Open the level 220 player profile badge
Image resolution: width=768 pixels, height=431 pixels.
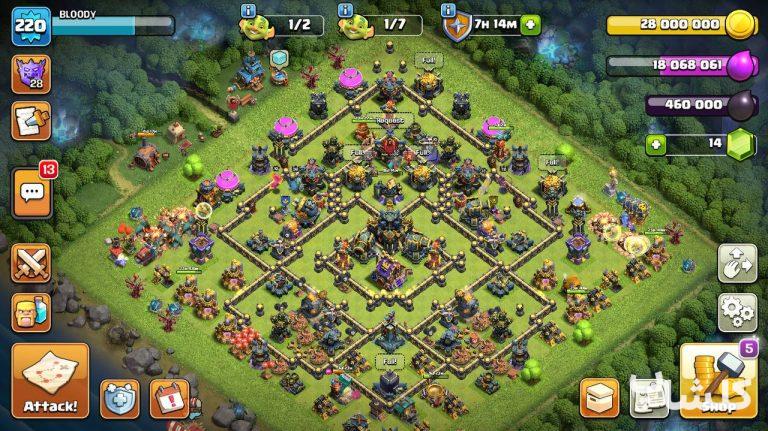[x=31, y=25]
